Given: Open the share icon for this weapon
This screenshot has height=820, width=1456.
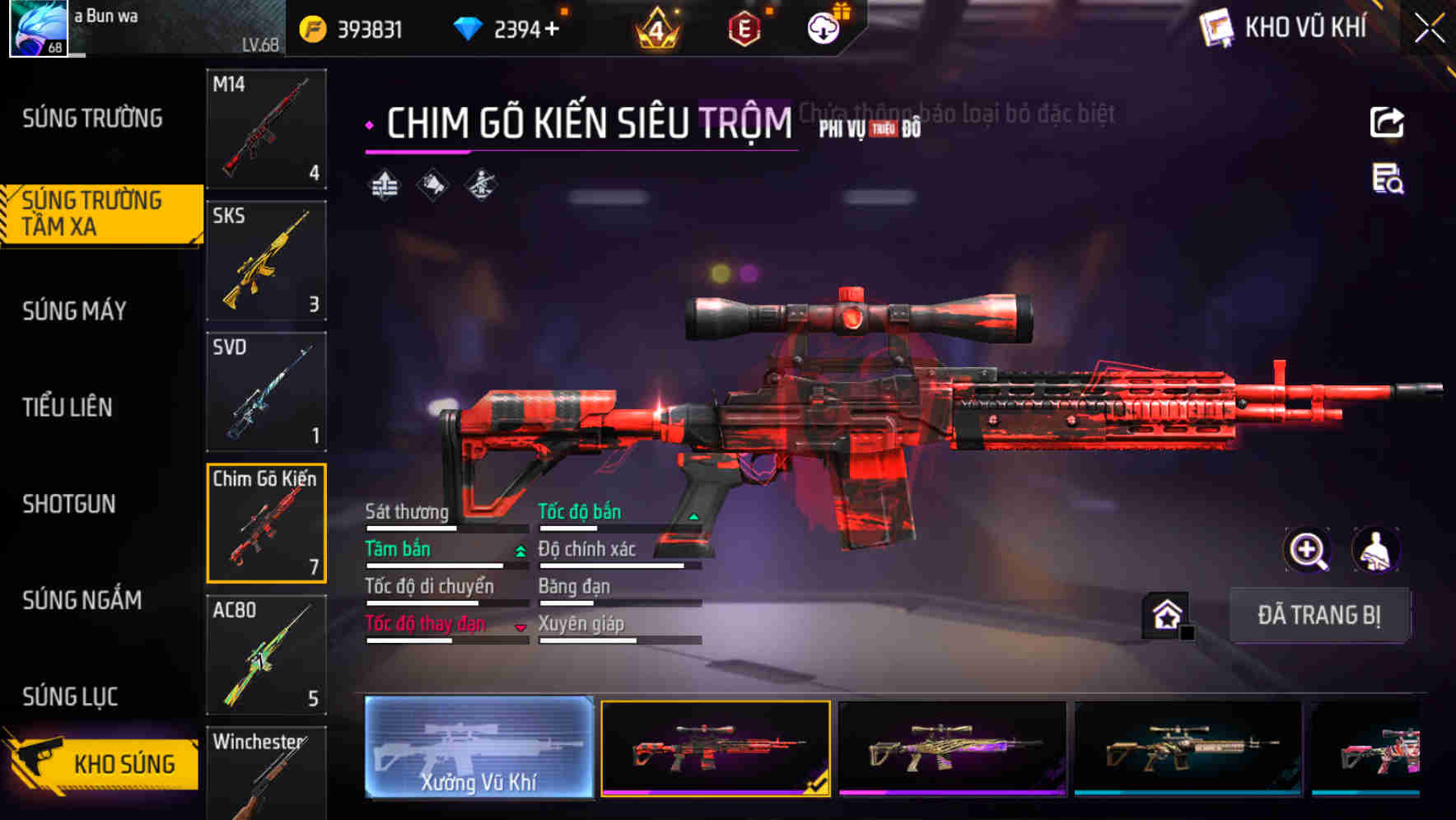Looking at the screenshot, I should click(1387, 121).
